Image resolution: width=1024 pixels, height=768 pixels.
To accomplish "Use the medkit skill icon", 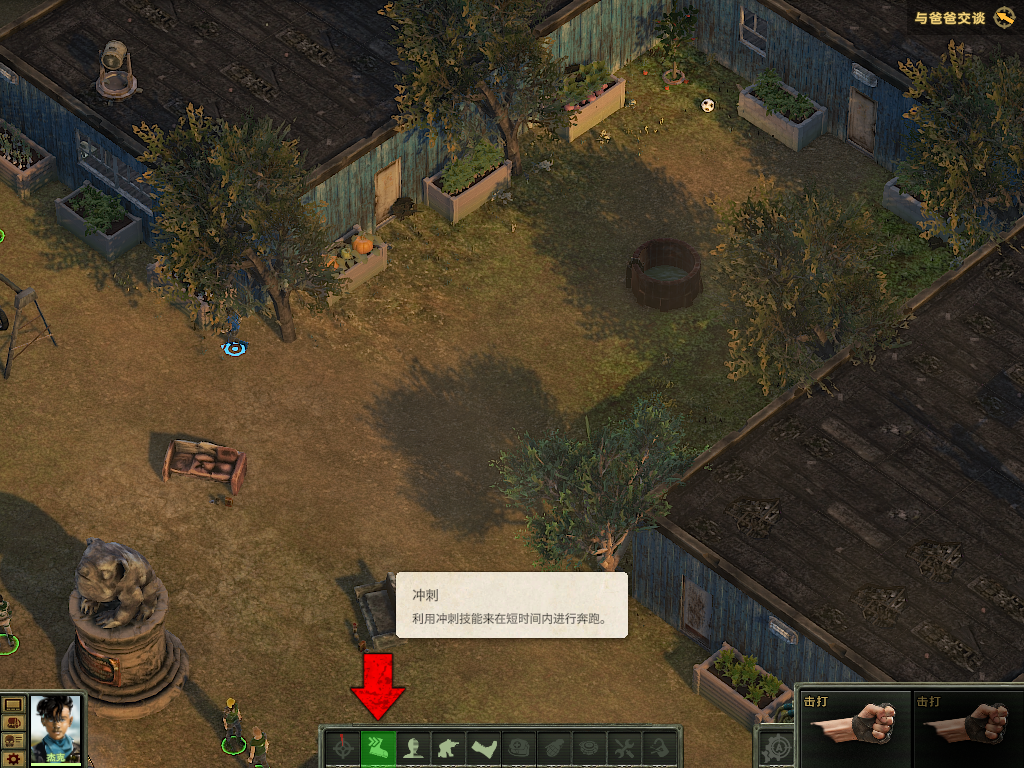I will [519, 748].
